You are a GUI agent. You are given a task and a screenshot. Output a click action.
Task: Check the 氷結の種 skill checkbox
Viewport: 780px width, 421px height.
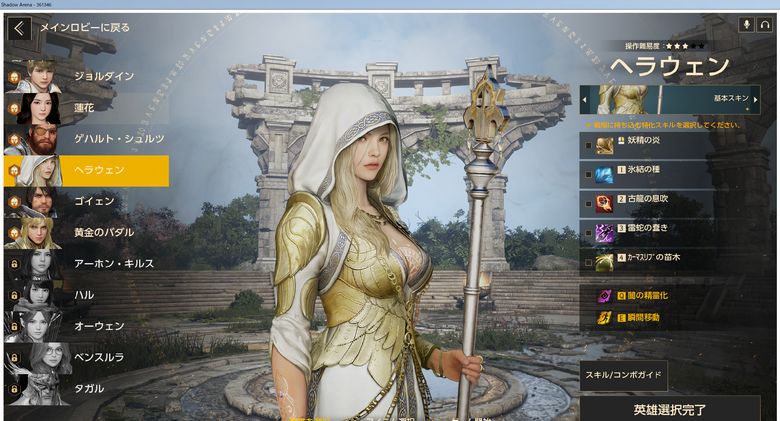pyautogui.click(x=588, y=174)
